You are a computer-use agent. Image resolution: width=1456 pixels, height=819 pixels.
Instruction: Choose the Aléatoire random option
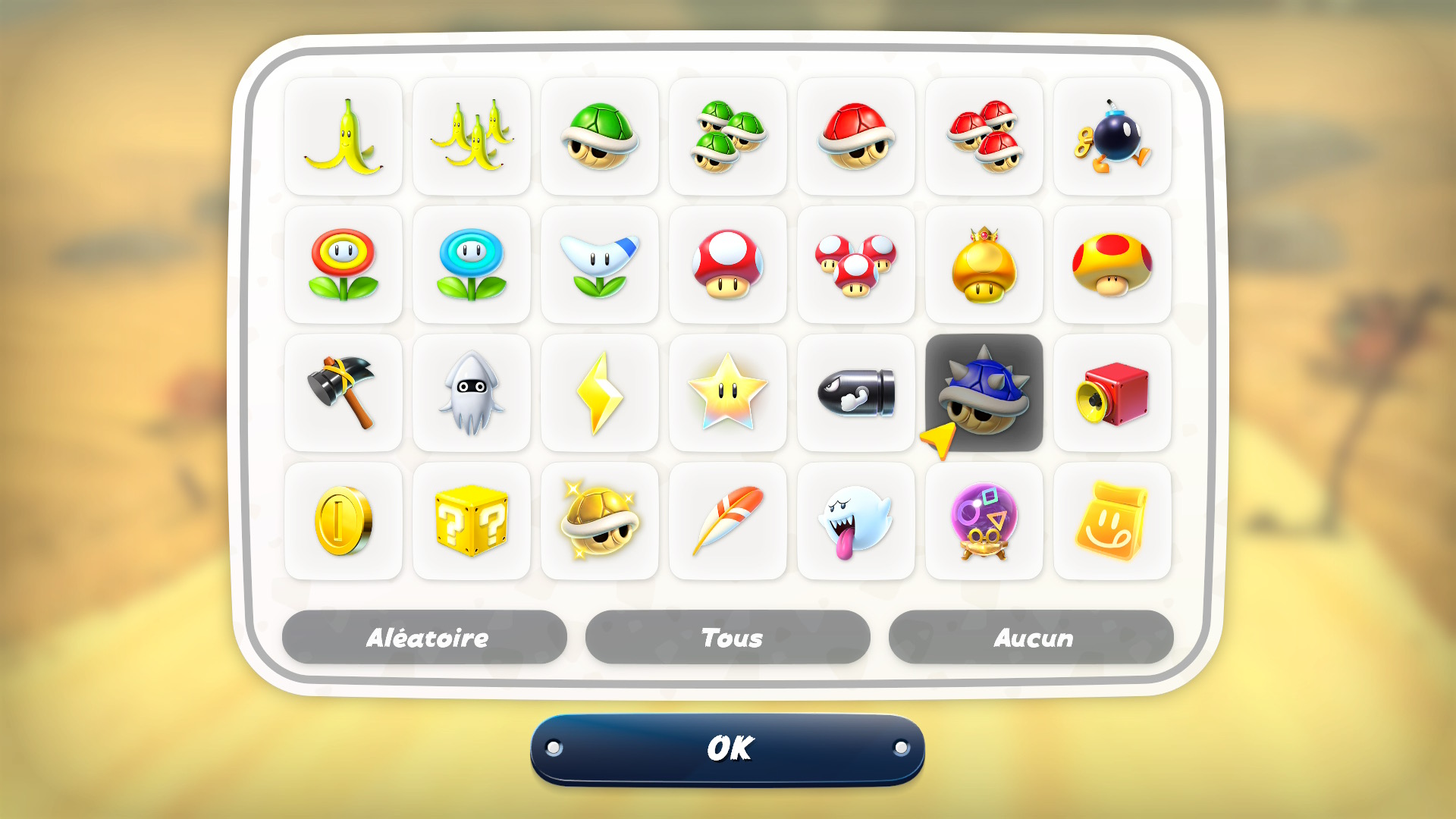tap(425, 637)
